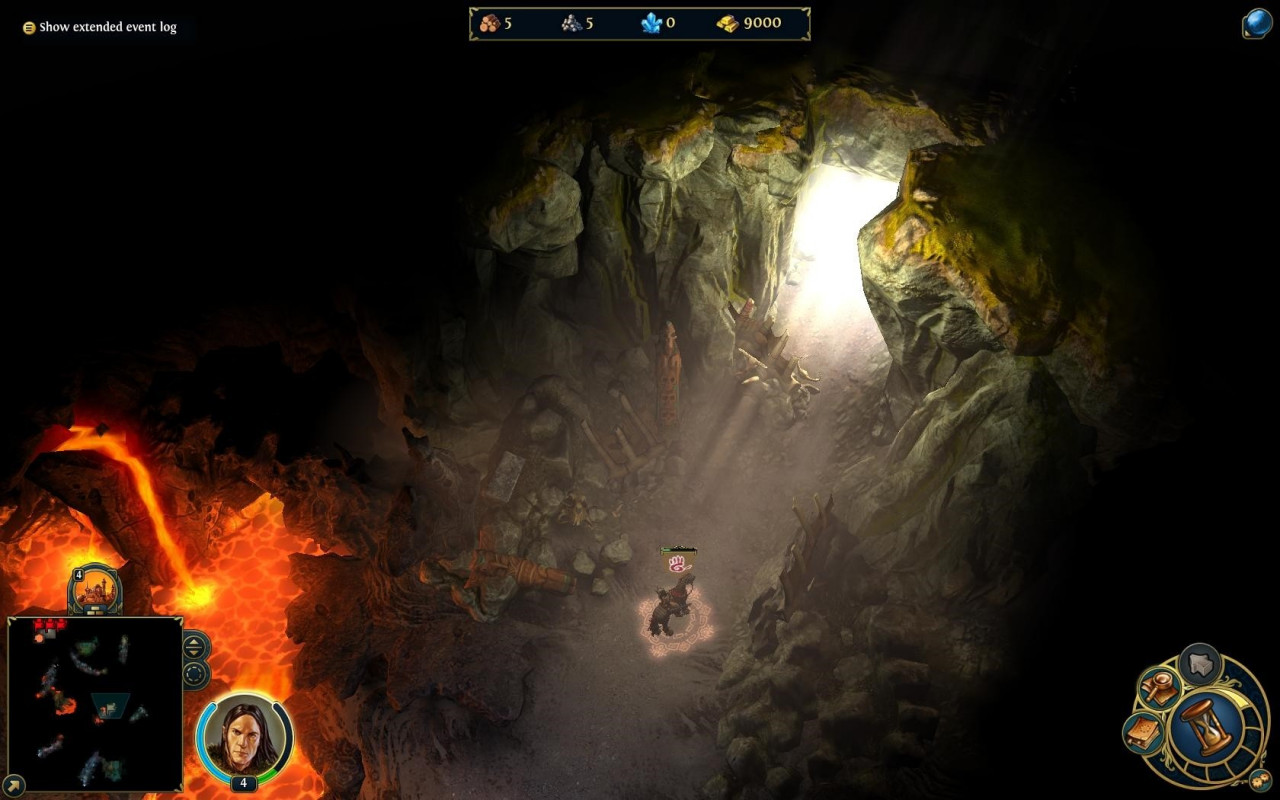
Task: Click the grey stone arrow icon
Action: click(1200, 663)
